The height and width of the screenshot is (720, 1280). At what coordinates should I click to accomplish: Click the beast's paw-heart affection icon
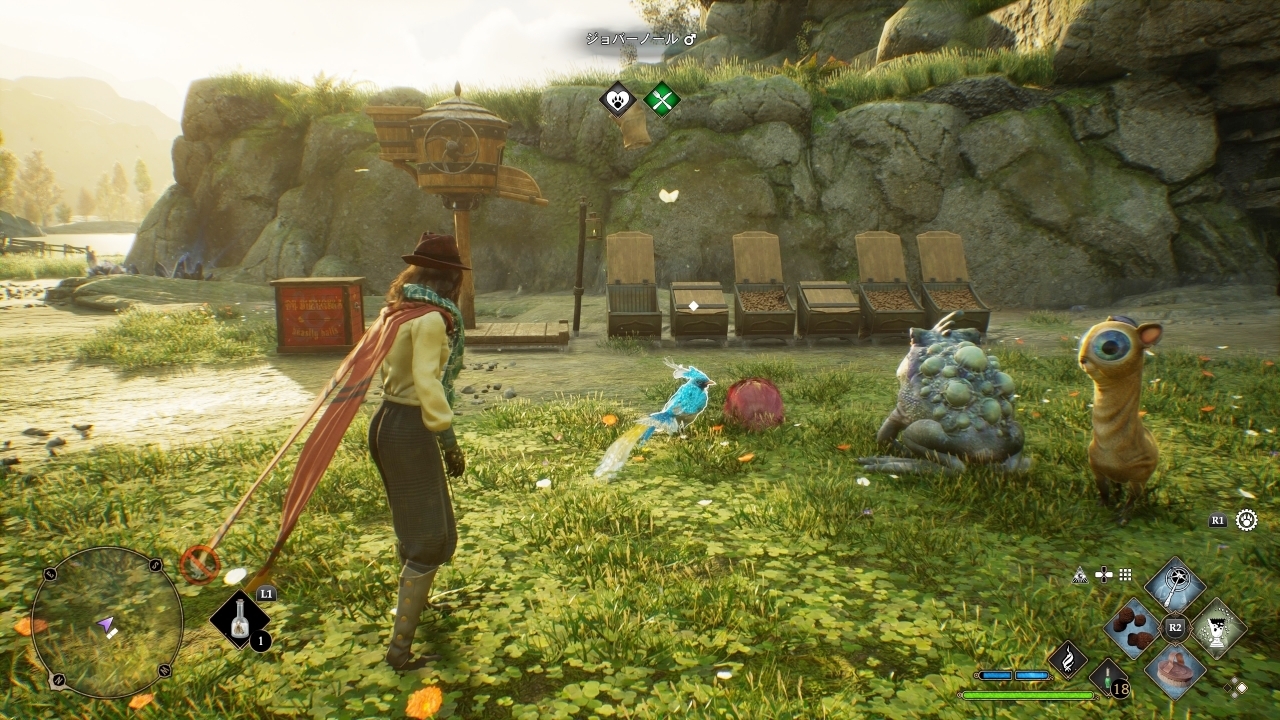(x=618, y=99)
